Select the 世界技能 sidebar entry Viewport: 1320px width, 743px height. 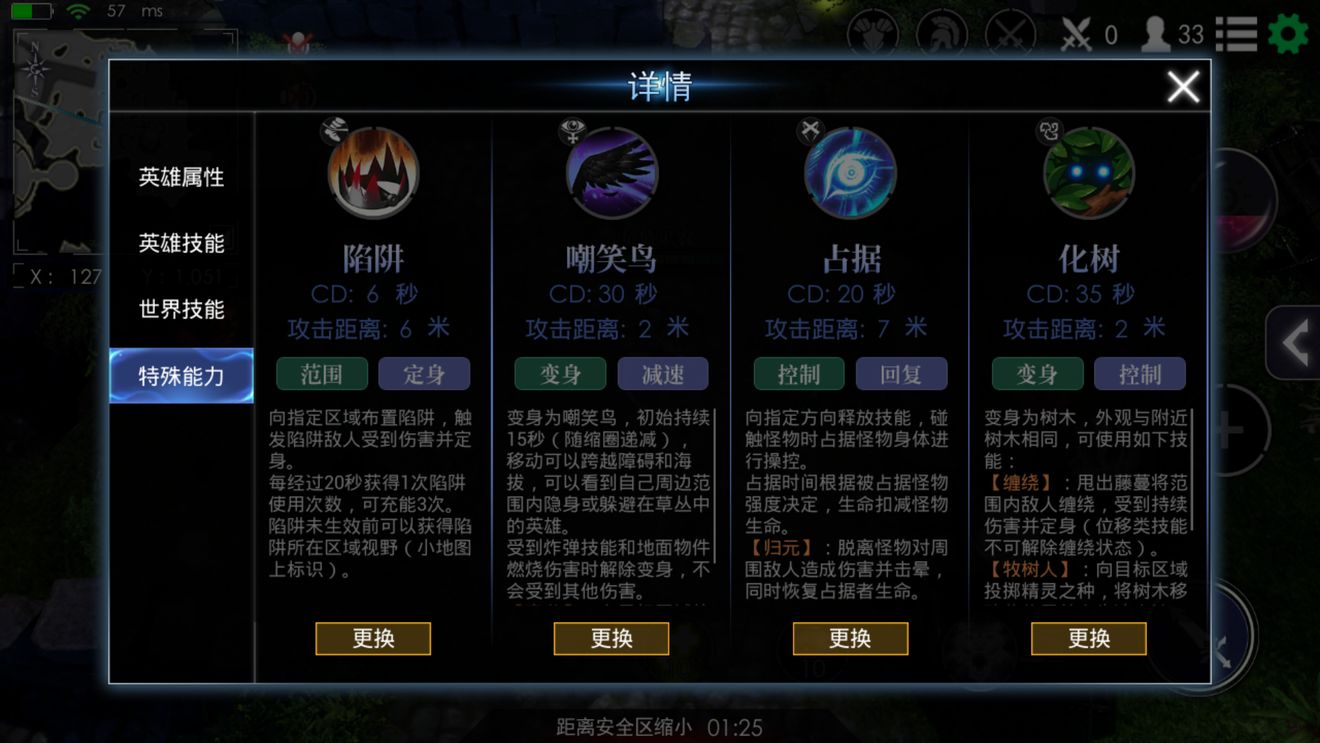click(181, 309)
